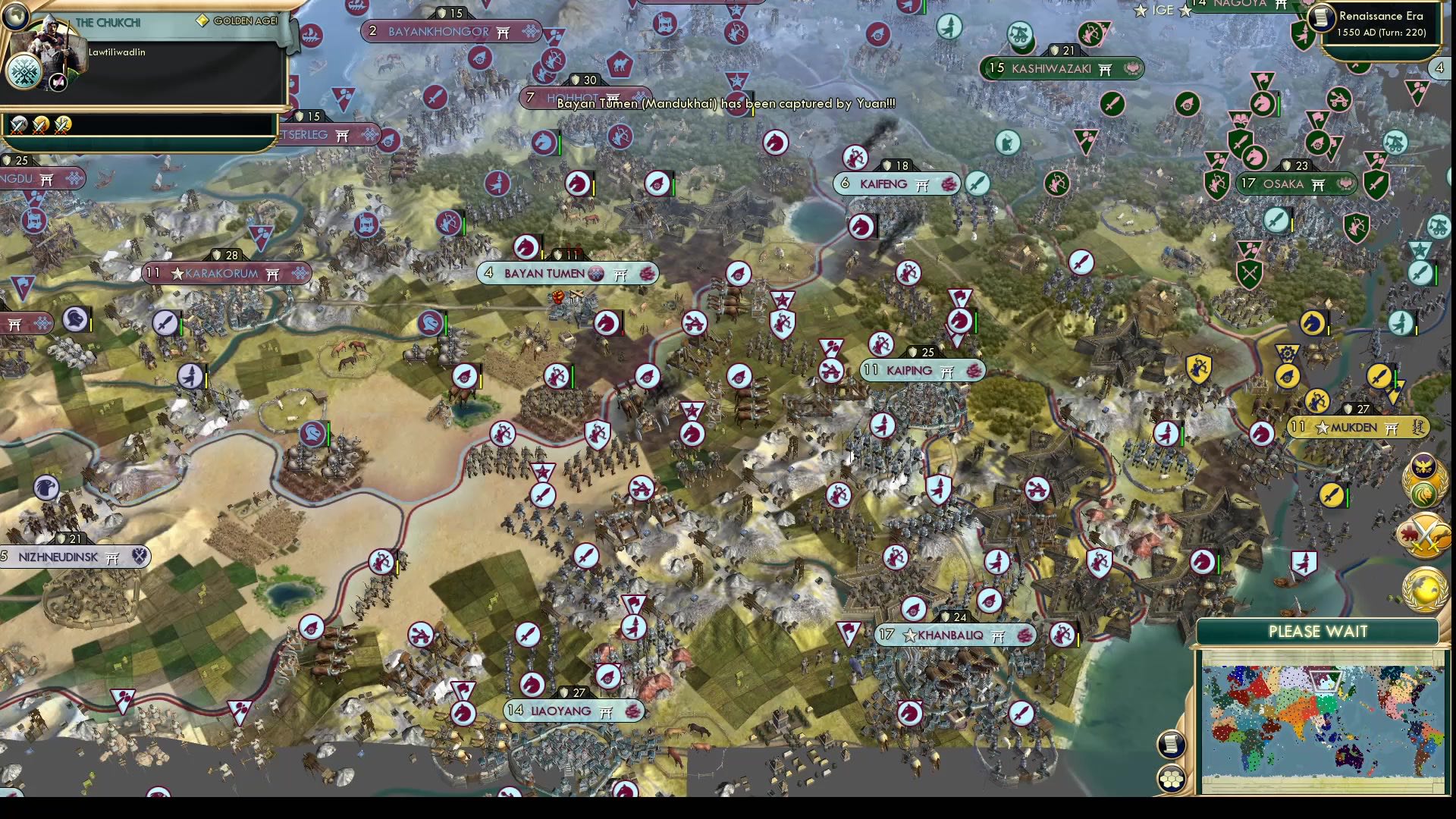The width and height of the screenshot is (1456, 819).
Task: Click the globe icon above the leader portrait
Action: (14, 14)
